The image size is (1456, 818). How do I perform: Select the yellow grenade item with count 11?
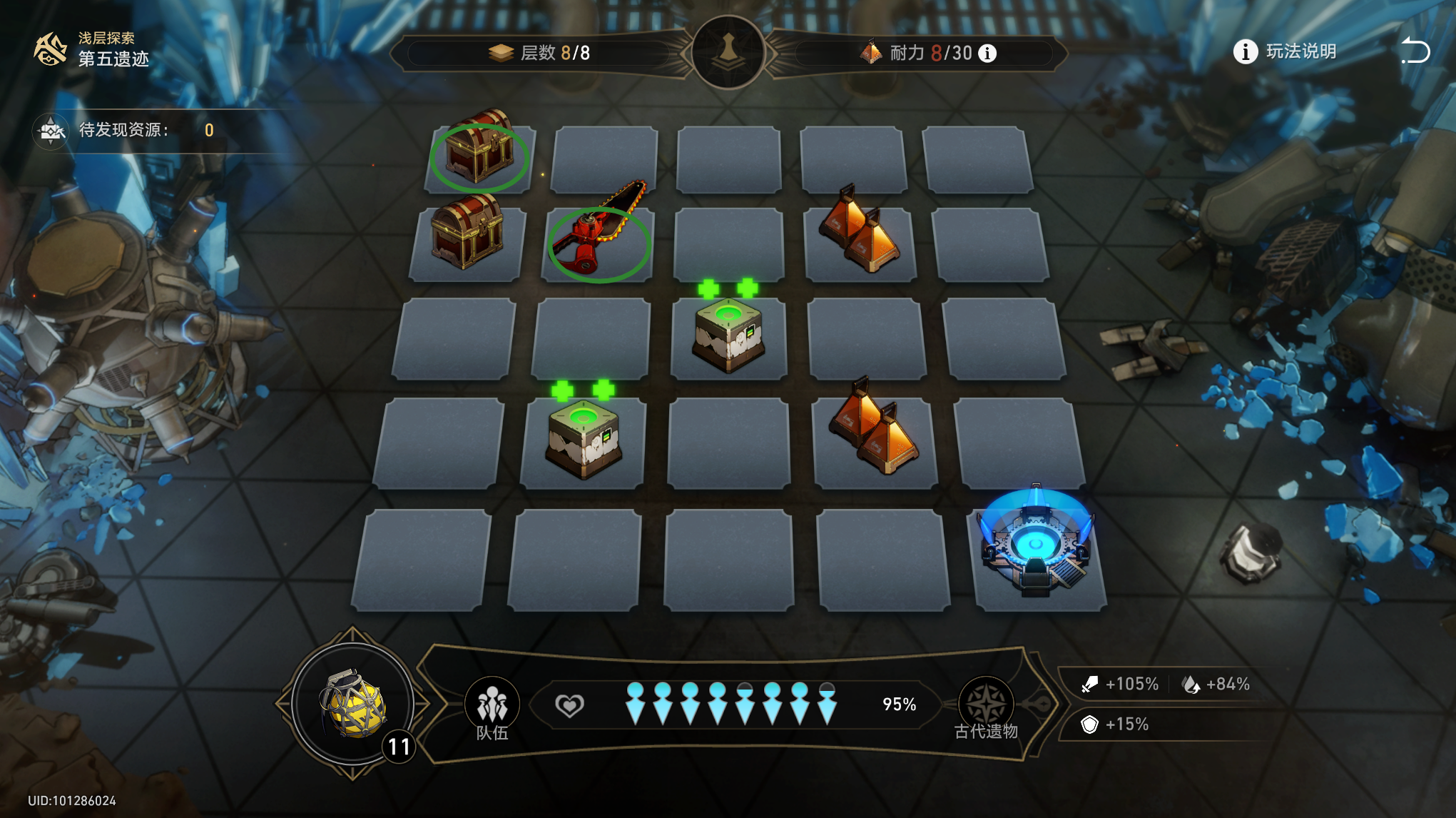(x=353, y=705)
